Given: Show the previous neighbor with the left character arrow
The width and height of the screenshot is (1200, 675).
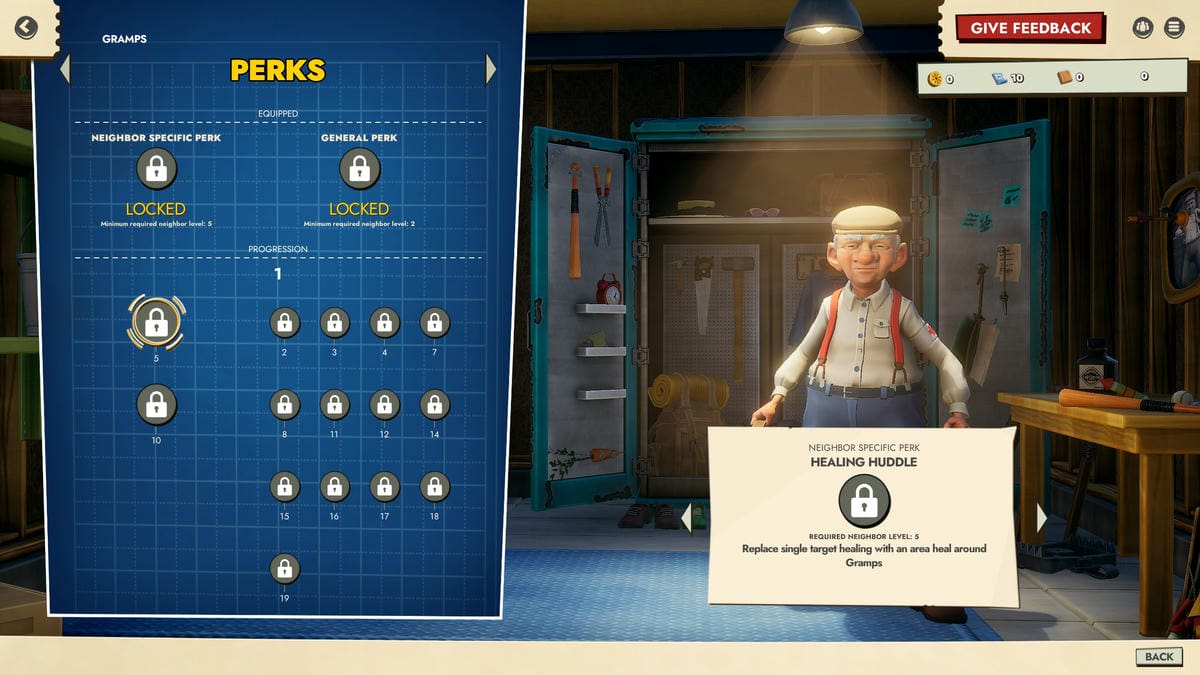Looking at the screenshot, I should tap(686, 517).
